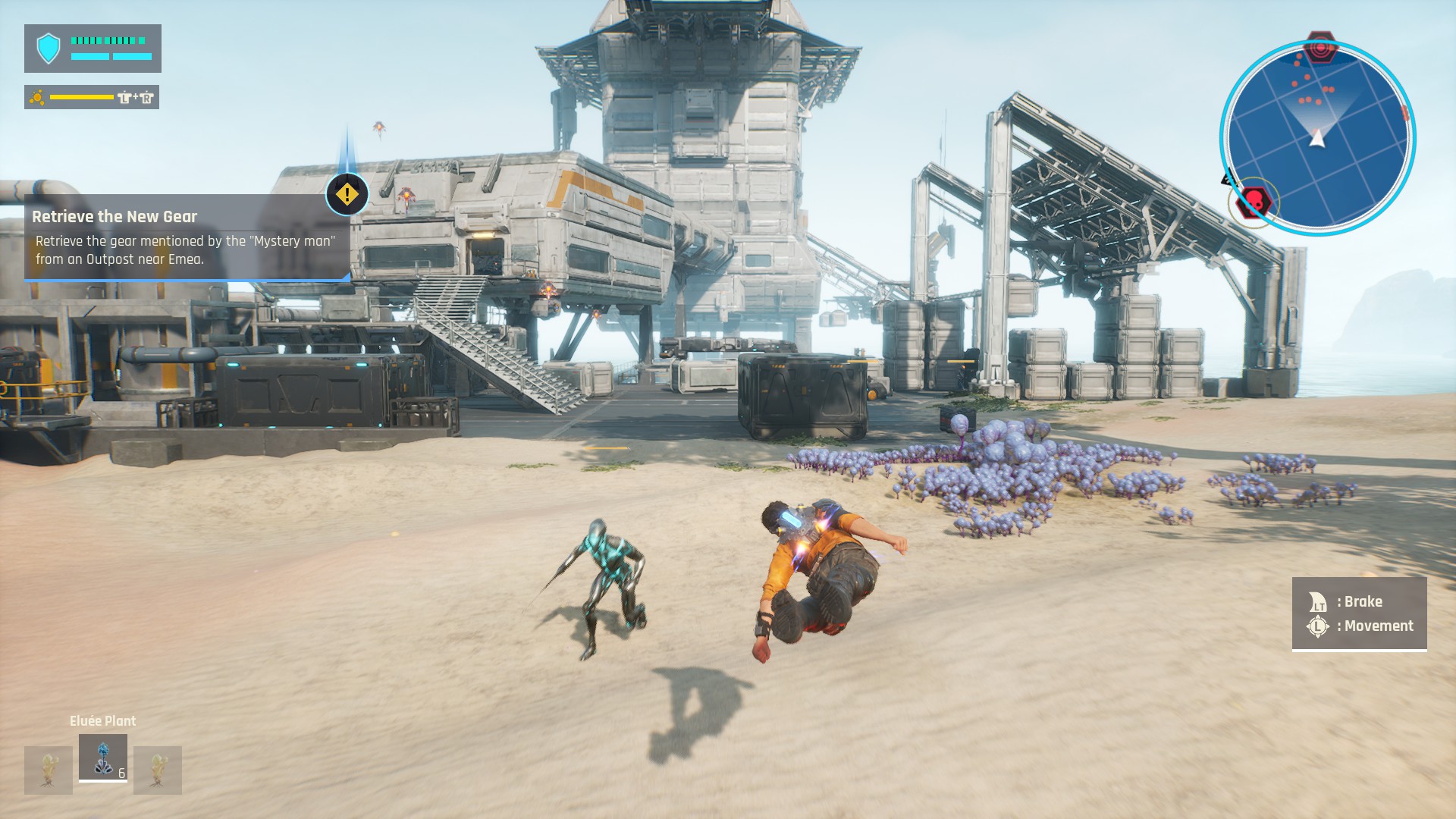This screenshot has width=1456, height=819.
Task: Click the red skull marker beside the minimap
Action: pyautogui.click(x=1253, y=202)
